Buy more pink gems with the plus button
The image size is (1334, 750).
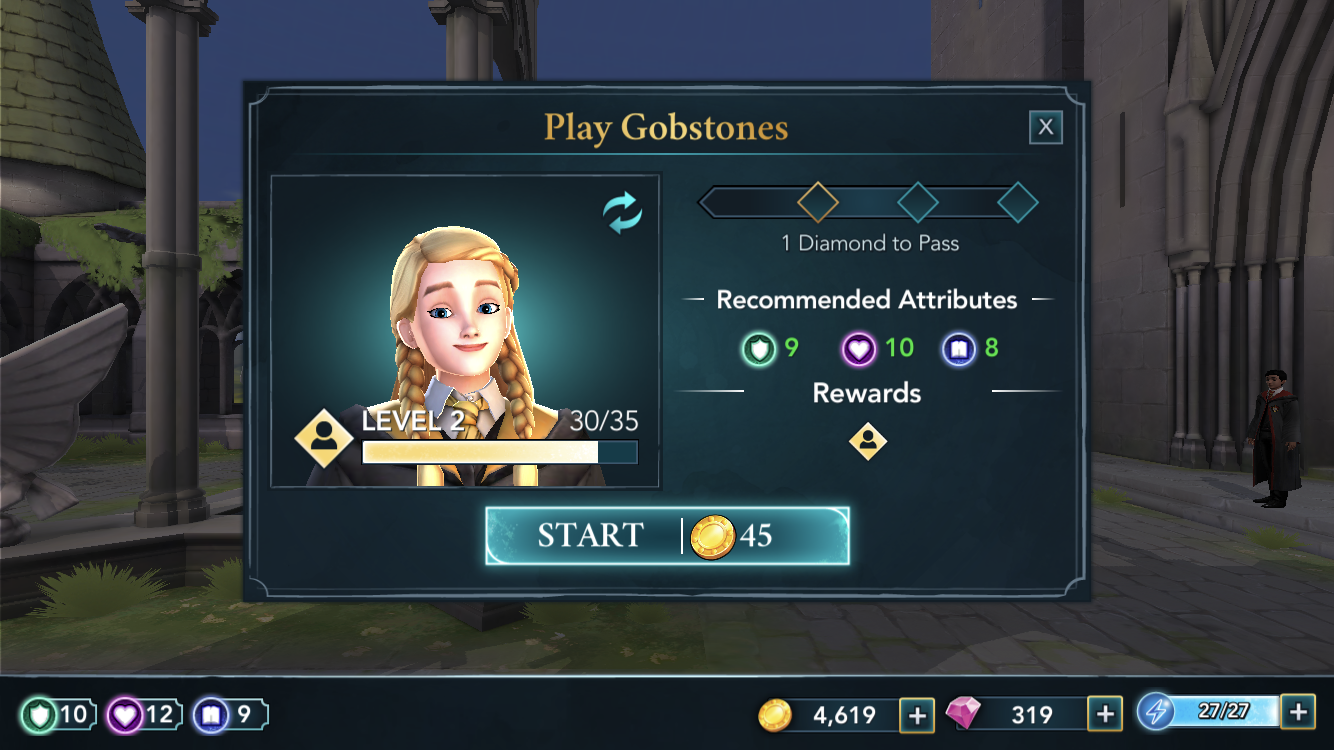[x=1104, y=714]
